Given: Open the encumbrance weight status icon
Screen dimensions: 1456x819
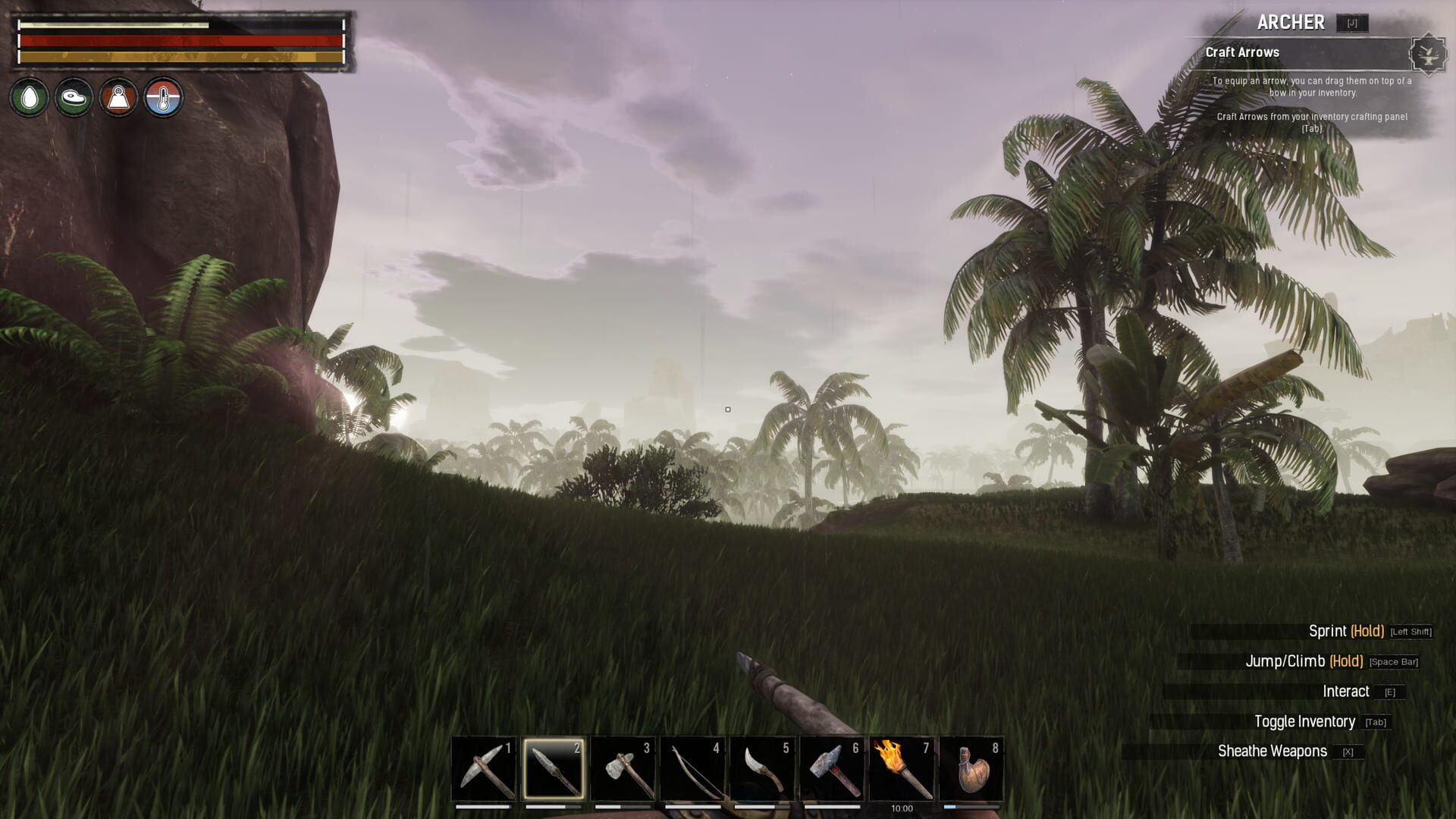Looking at the screenshot, I should point(119,98).
